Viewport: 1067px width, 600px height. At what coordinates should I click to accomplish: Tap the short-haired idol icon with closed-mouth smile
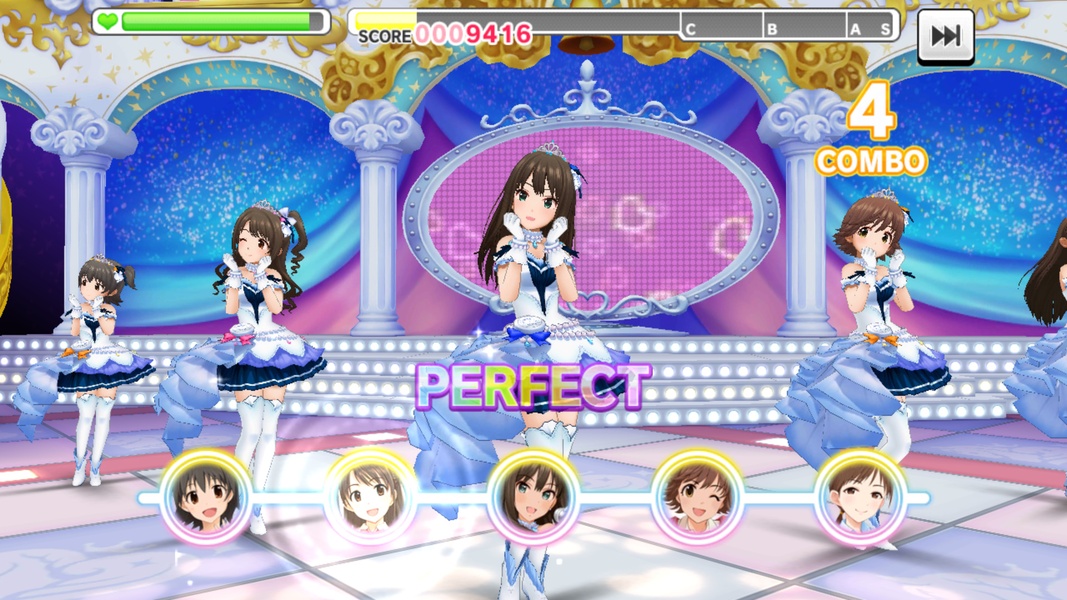[x=860, y=497]
